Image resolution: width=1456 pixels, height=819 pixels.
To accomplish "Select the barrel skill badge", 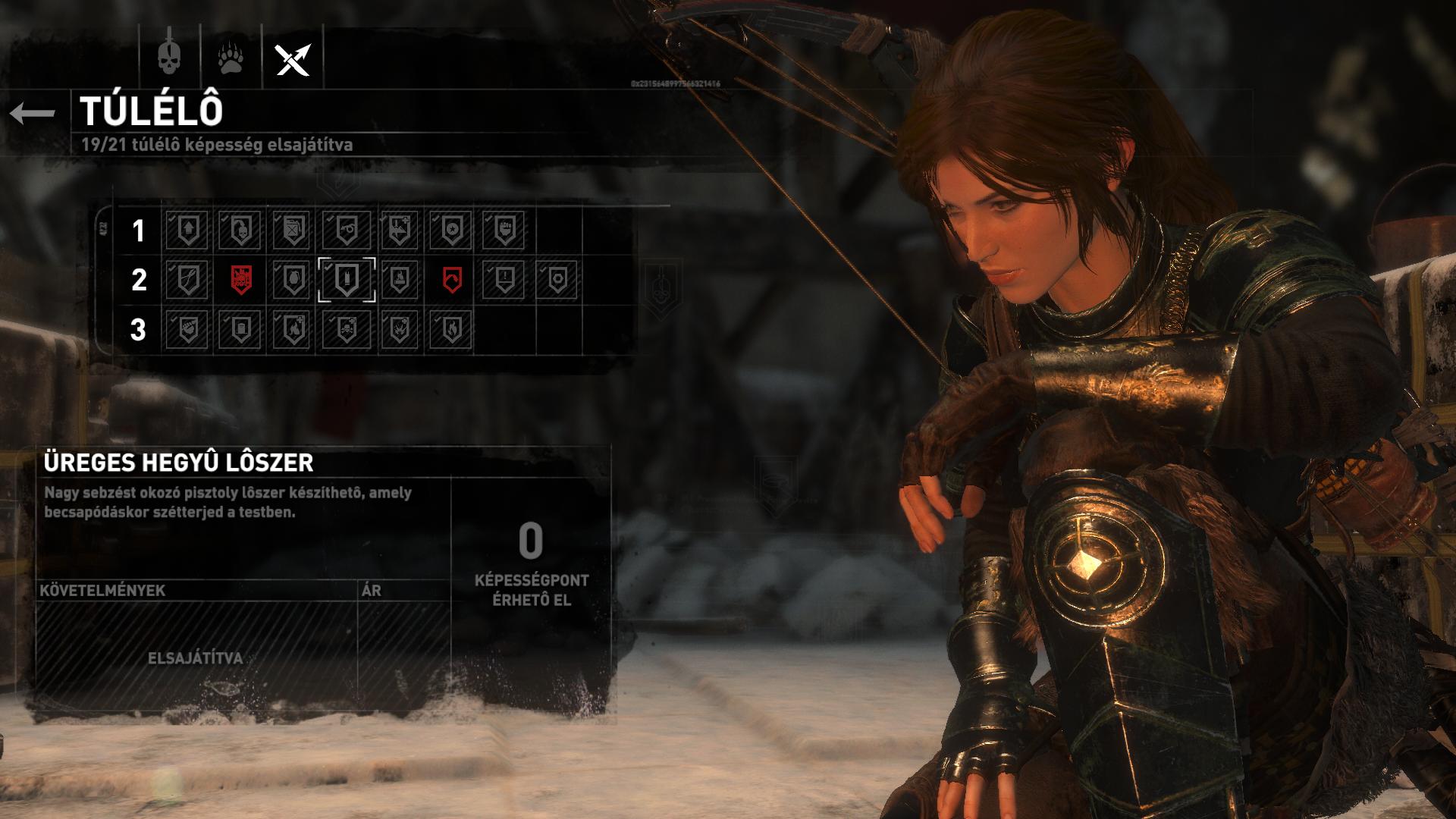I will coord(240,330).
